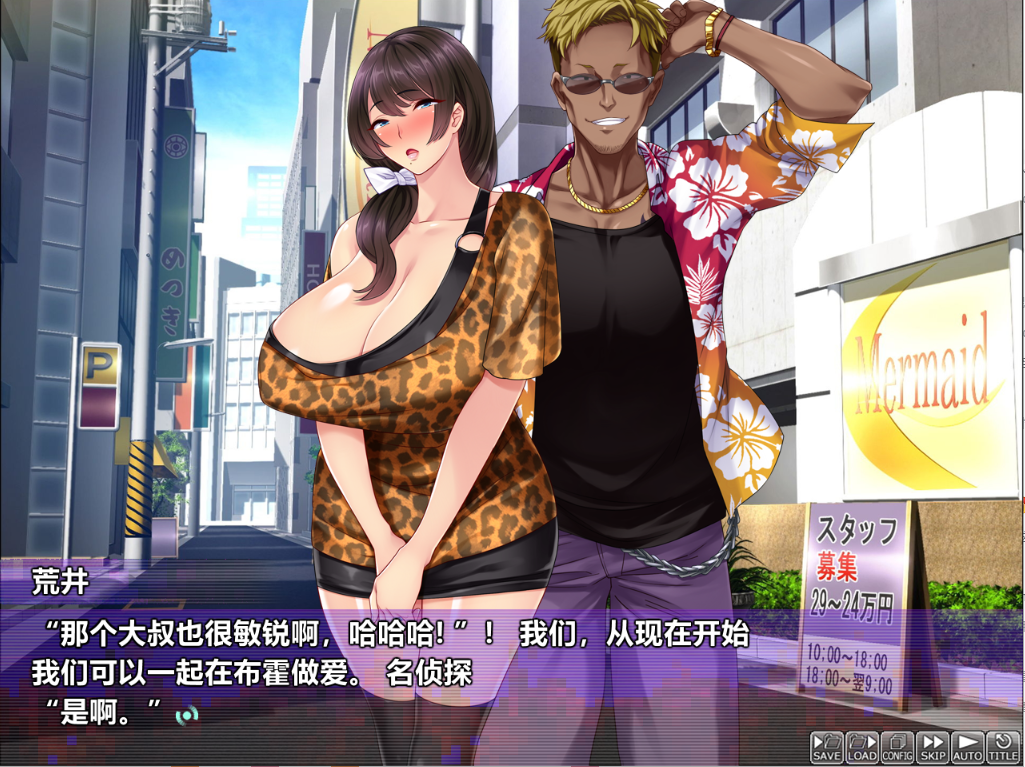Open the LOAD menu
The width and height of the screenshot is (1025, 767).
[x=861, y=747]
